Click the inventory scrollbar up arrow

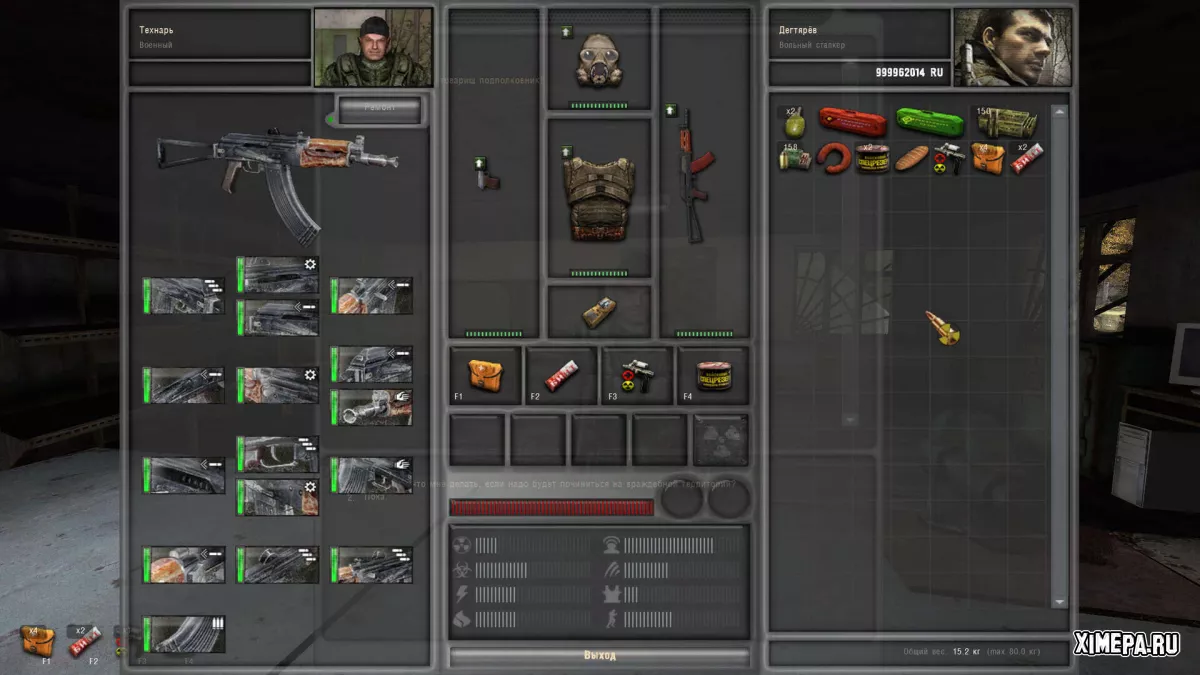[1059, 112]
